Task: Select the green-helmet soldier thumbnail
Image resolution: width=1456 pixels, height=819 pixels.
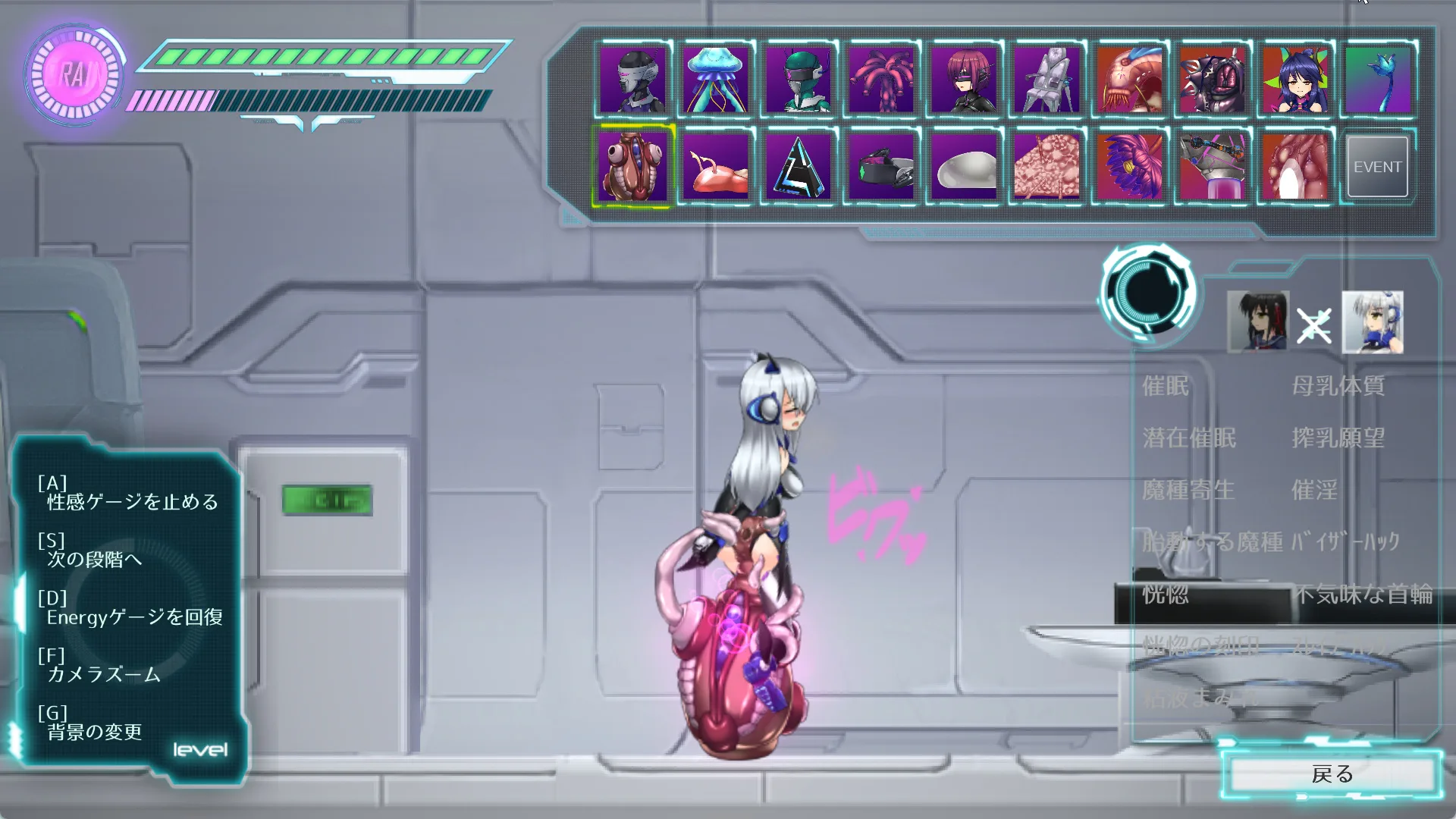Action: pos(798,80)
